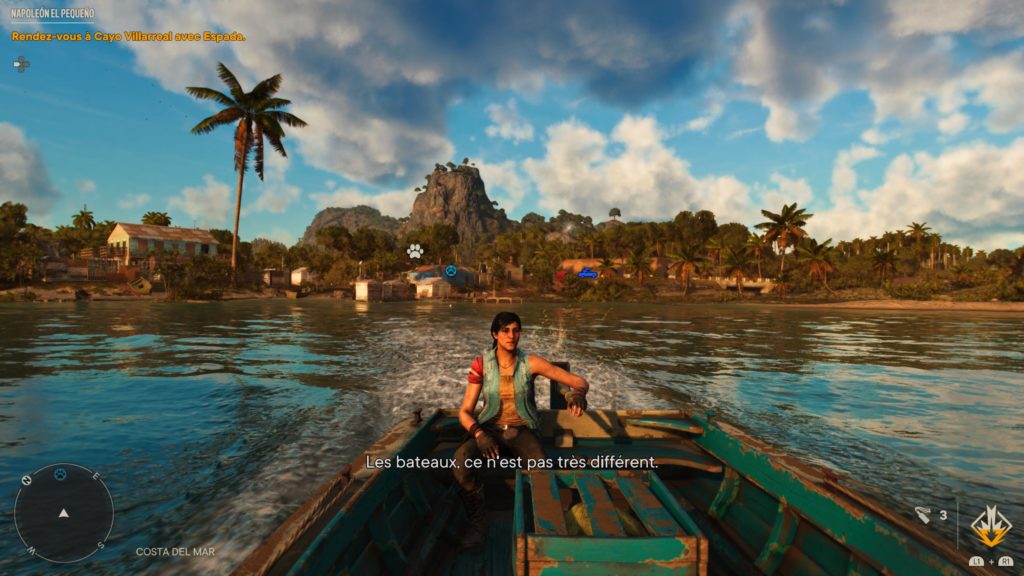Click the Costa Del Mar location label
Image resolution: width=1024 pixels, height=576 pixels.
[175, 551]
